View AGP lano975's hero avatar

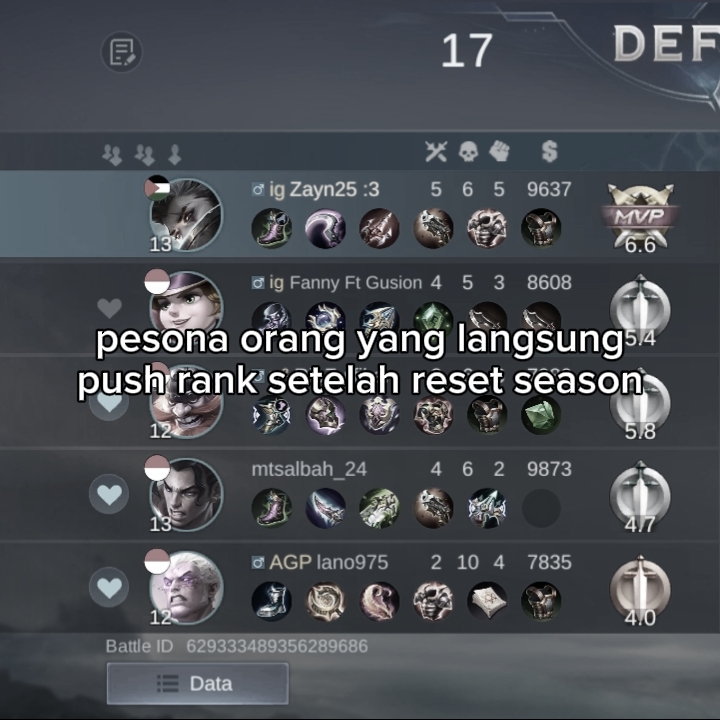point(186,587)
